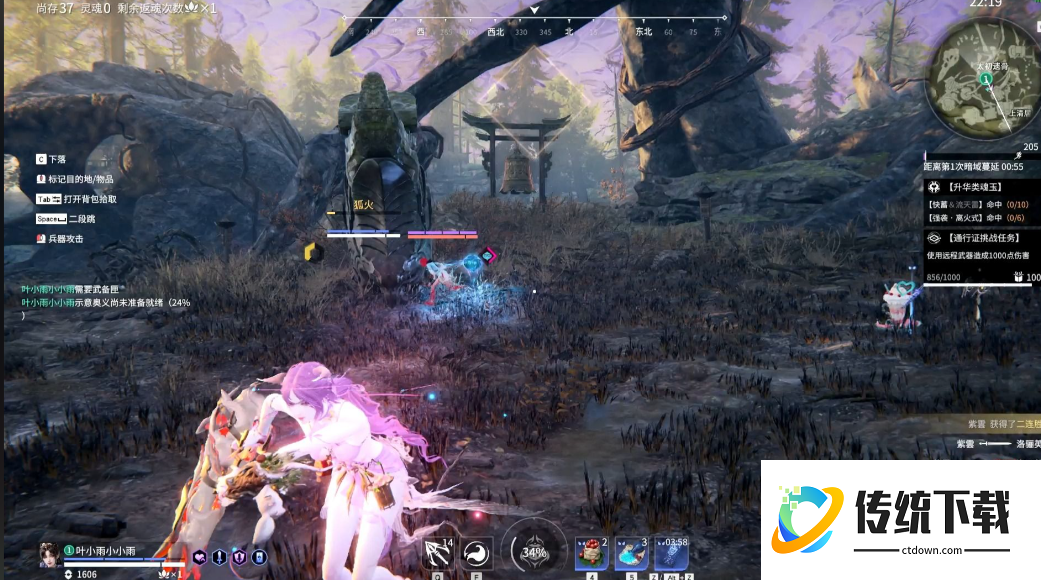The image size is (1041, 580).
Task: Activate the swirl skill icon
Action: pos(476,553)
